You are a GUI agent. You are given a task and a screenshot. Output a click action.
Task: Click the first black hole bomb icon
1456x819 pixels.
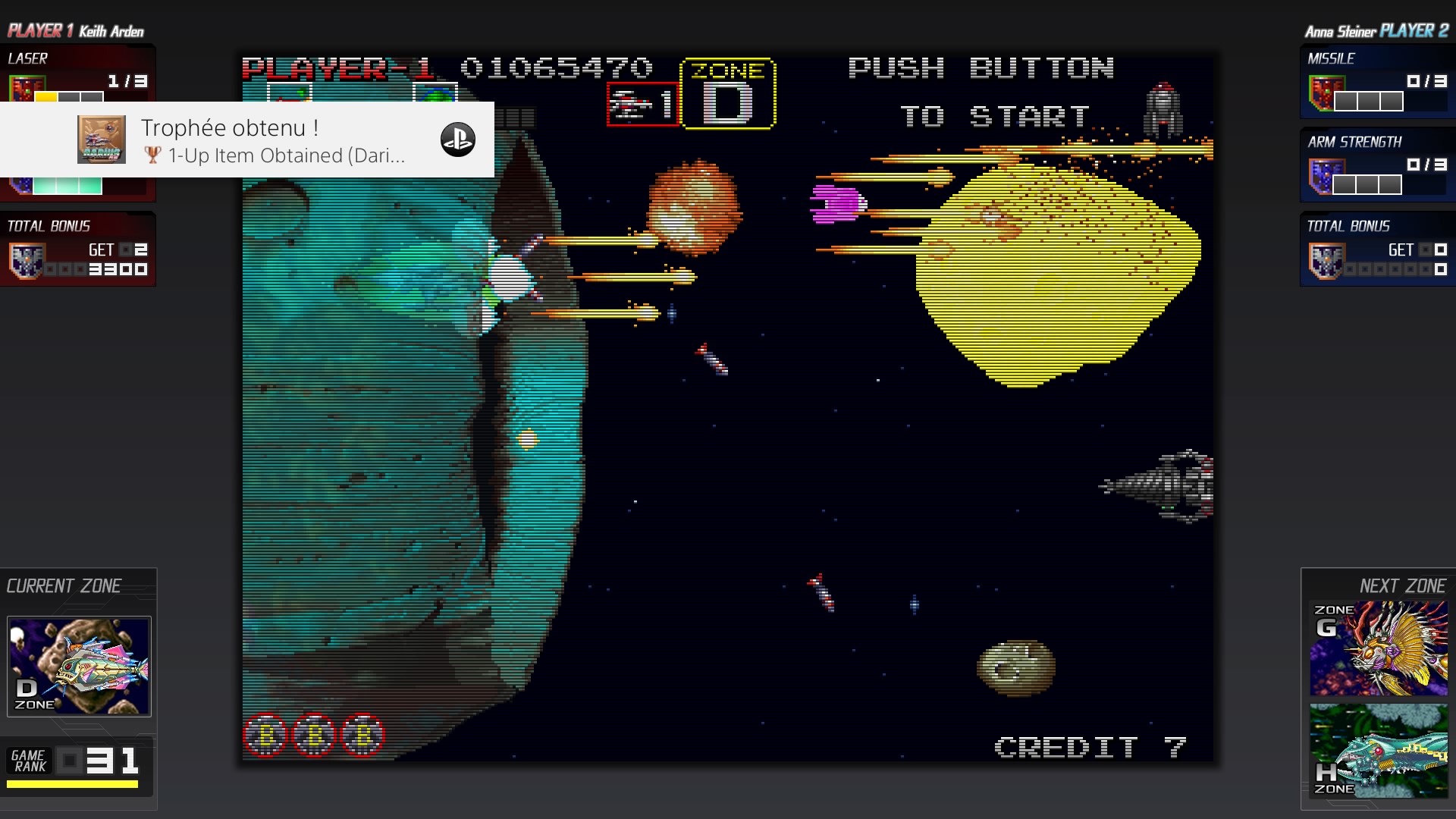click(x=265, y=735)
